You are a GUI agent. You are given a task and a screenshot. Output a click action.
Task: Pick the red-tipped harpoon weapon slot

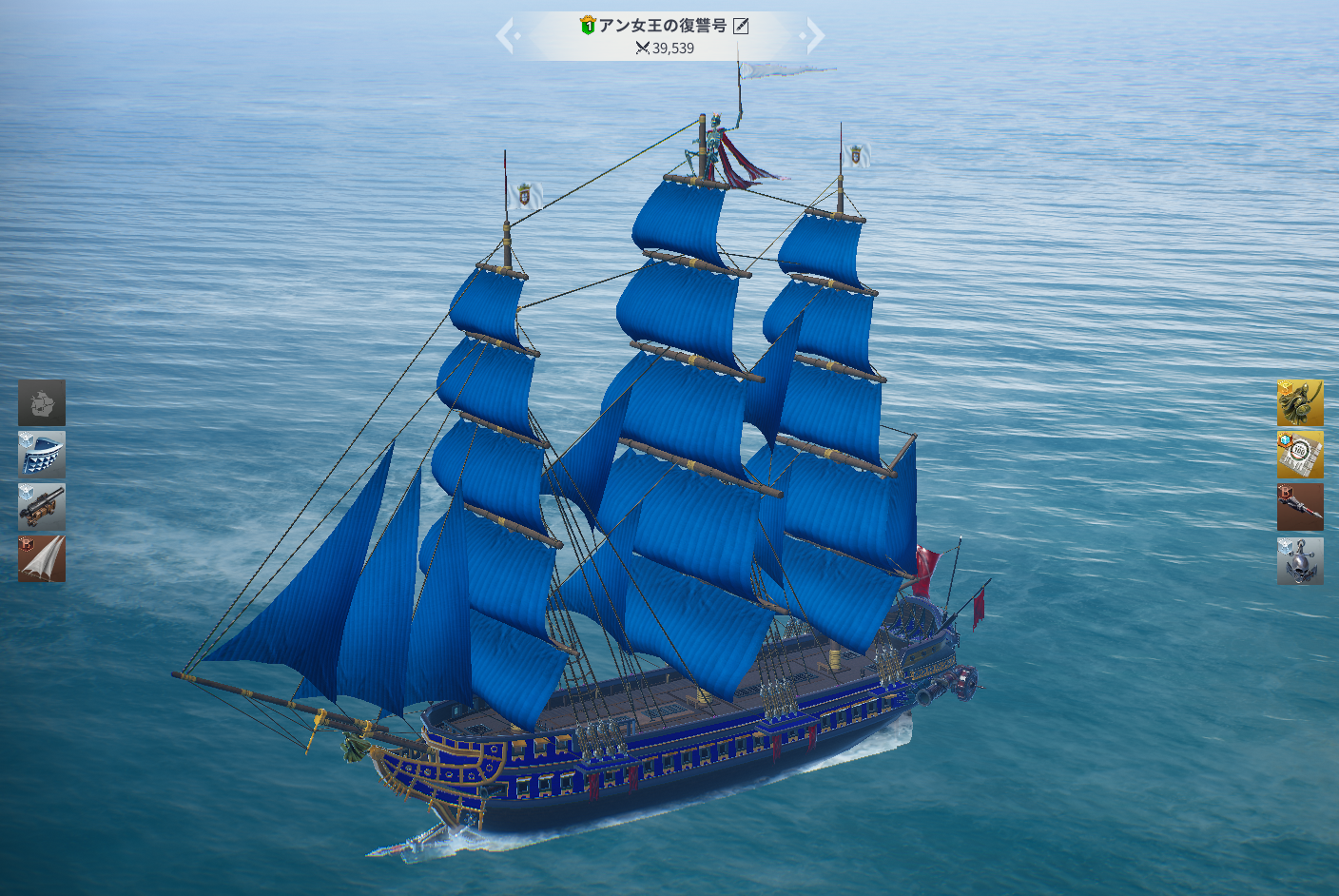click(1300, 507)
